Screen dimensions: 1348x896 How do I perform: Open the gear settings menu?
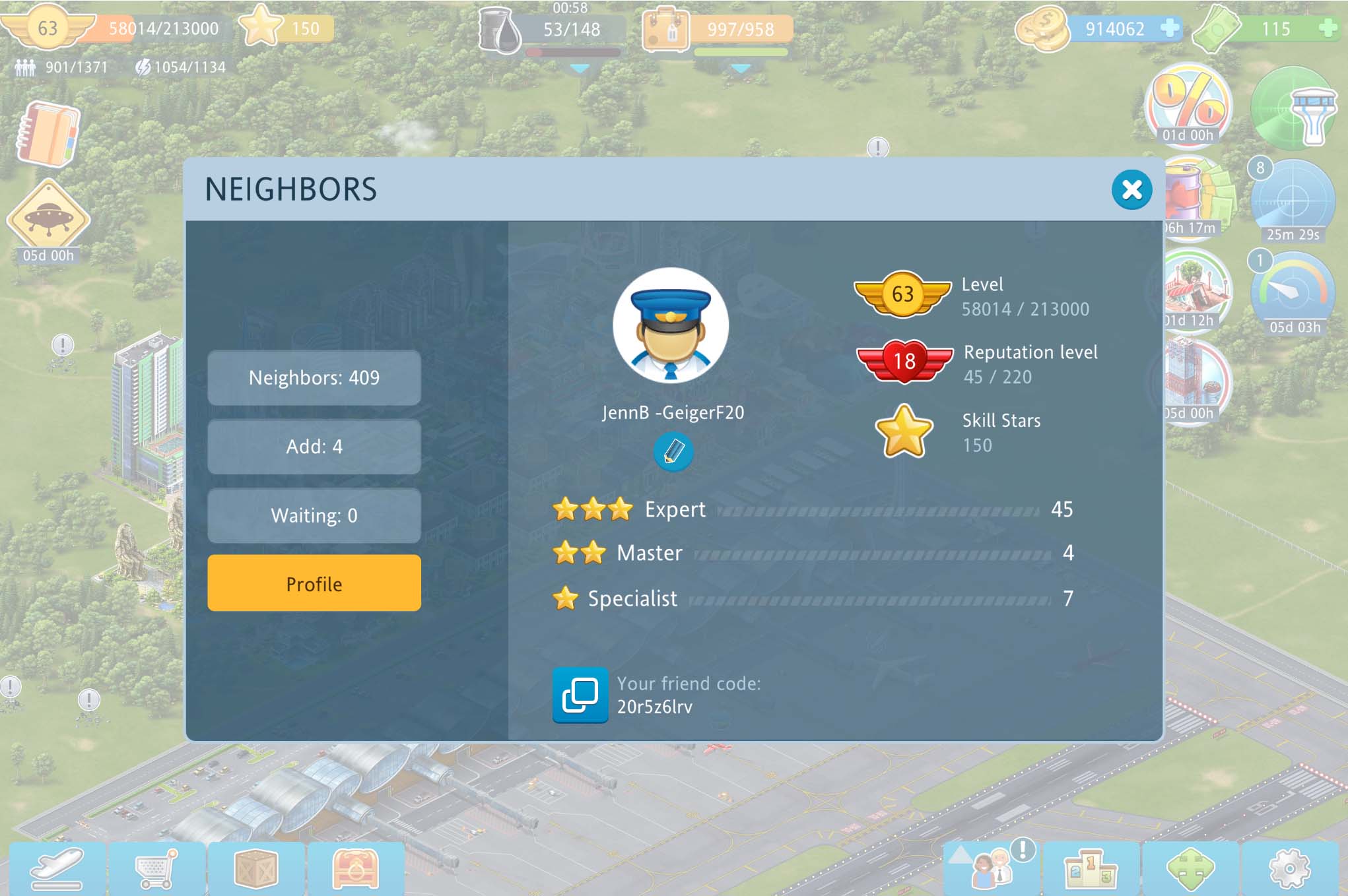pyautogui.click(x=1289, y=868)
